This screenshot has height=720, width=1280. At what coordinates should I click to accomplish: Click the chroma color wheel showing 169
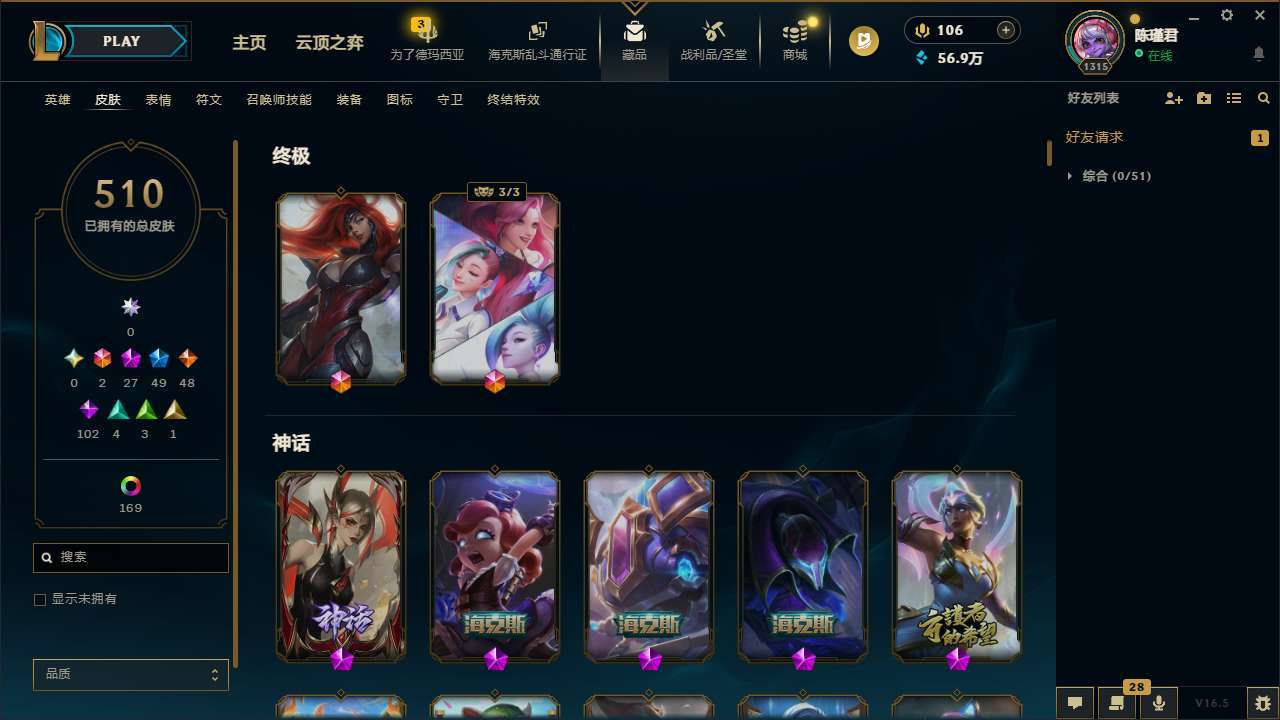(x=129, y=484)
